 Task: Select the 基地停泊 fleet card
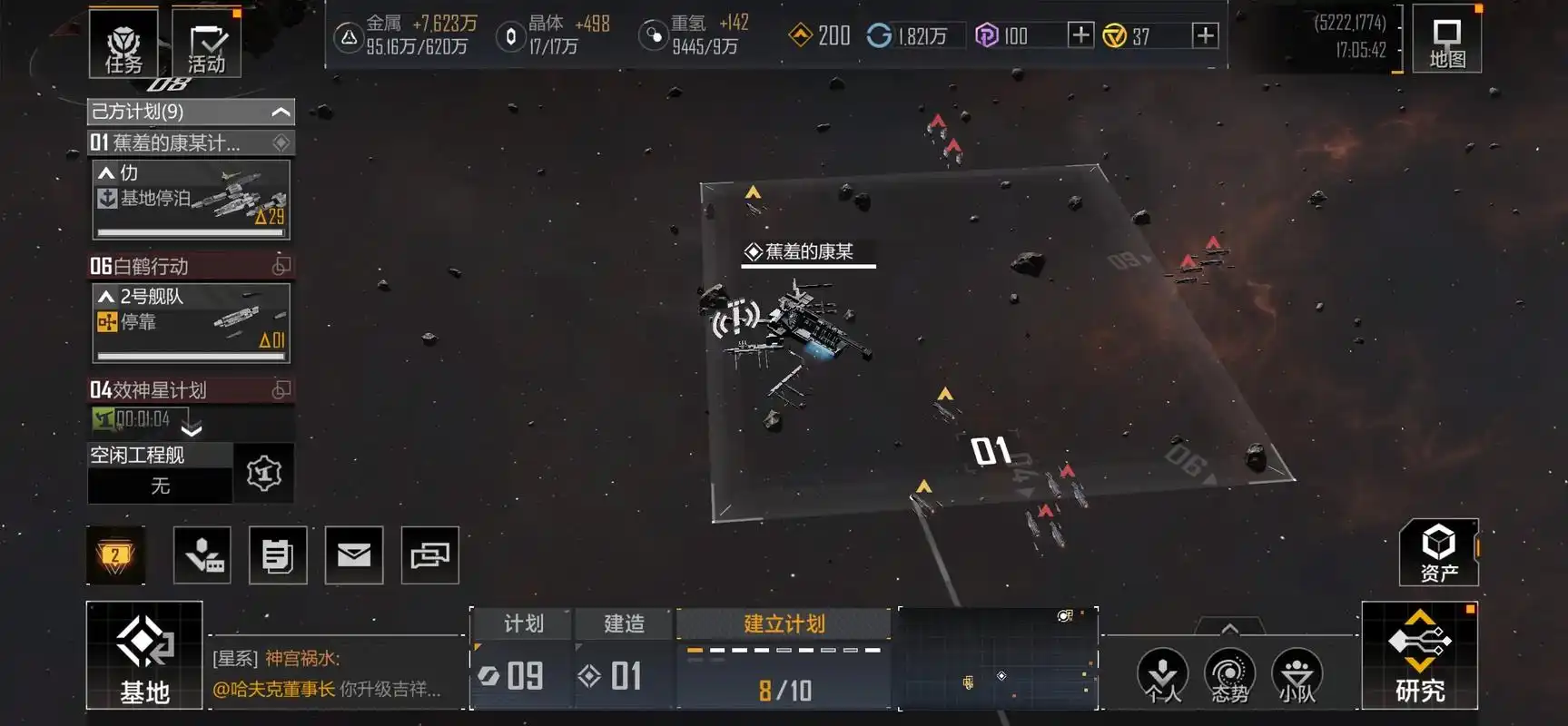191,199
